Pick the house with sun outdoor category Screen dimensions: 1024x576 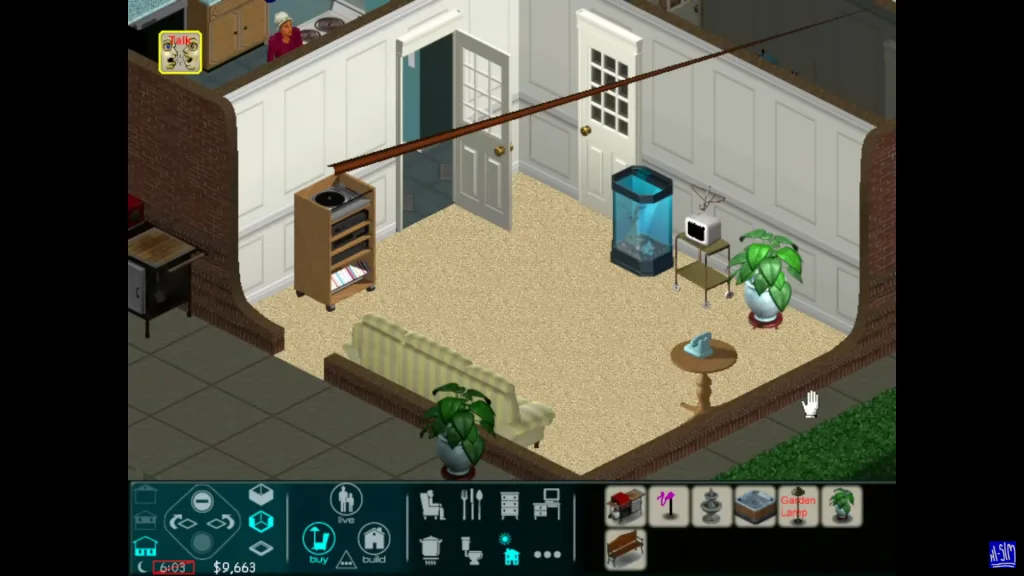pyautogui.click(x=509, y=549)
